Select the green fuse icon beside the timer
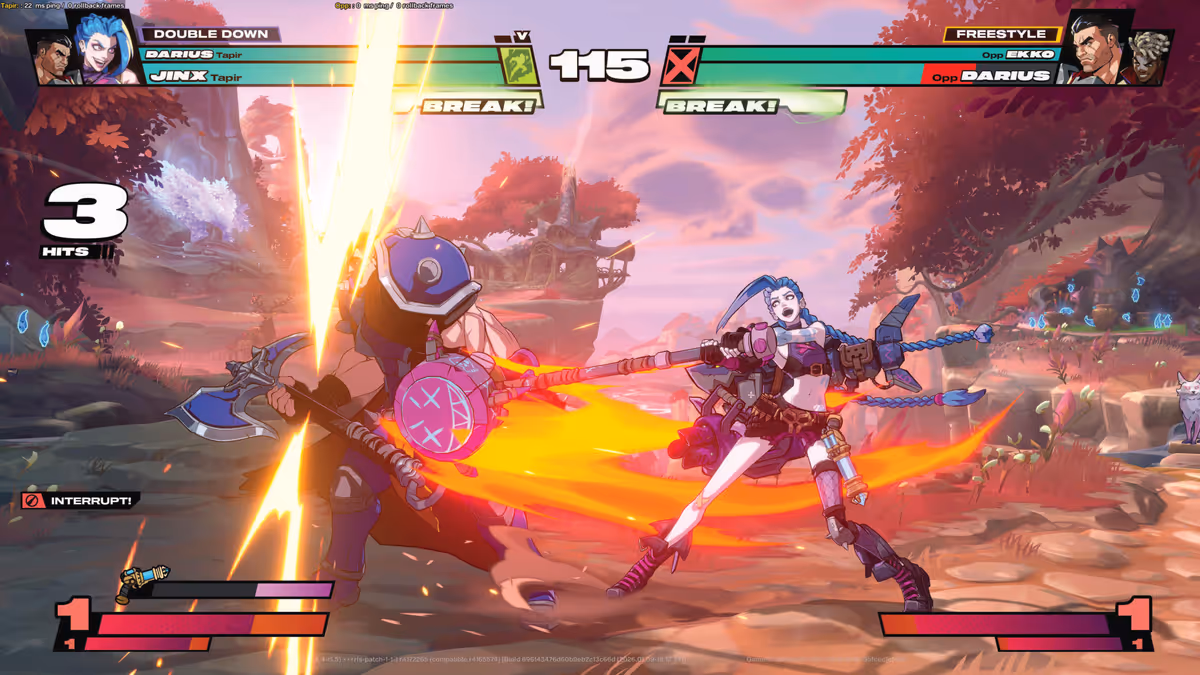Image resolution: width=1200 pixels, height=675 pixels. [519, 65]
